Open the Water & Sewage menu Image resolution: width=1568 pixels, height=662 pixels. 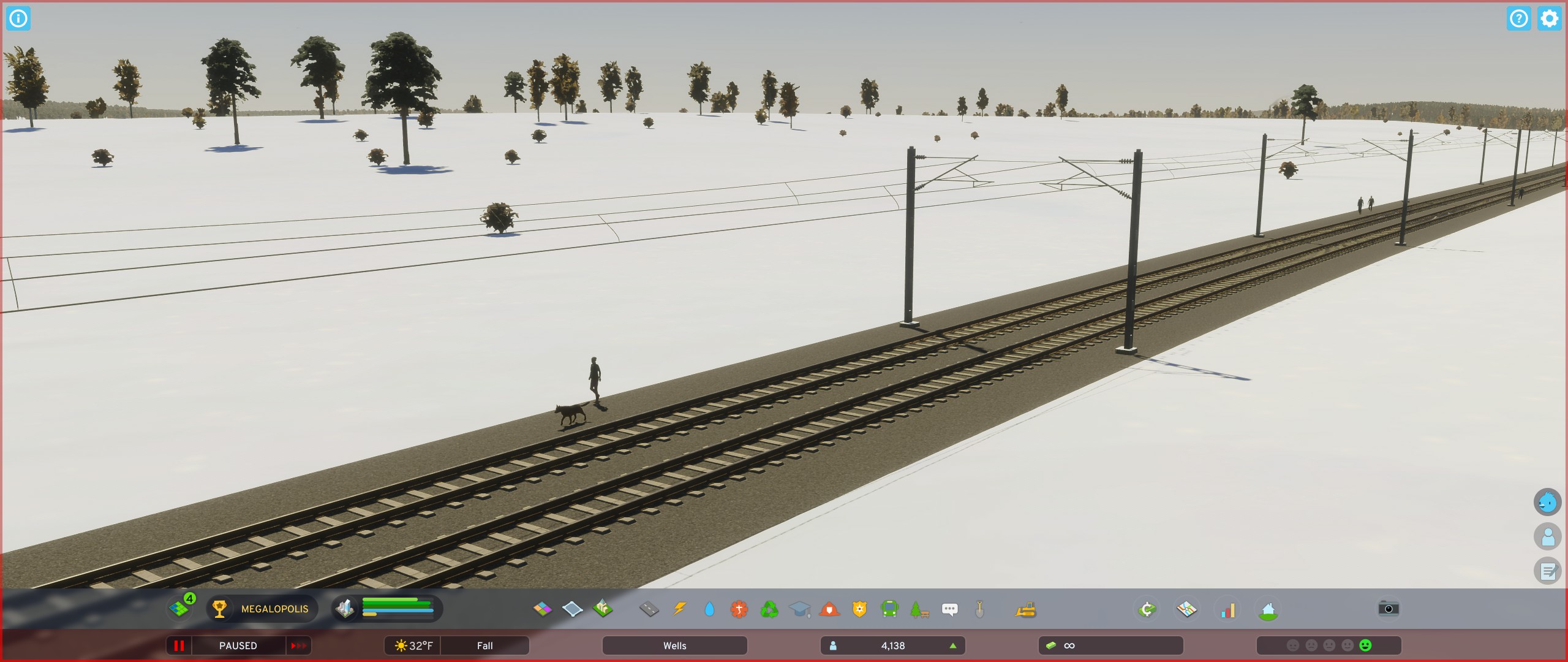pyautogui.click(x=711, y=609)
